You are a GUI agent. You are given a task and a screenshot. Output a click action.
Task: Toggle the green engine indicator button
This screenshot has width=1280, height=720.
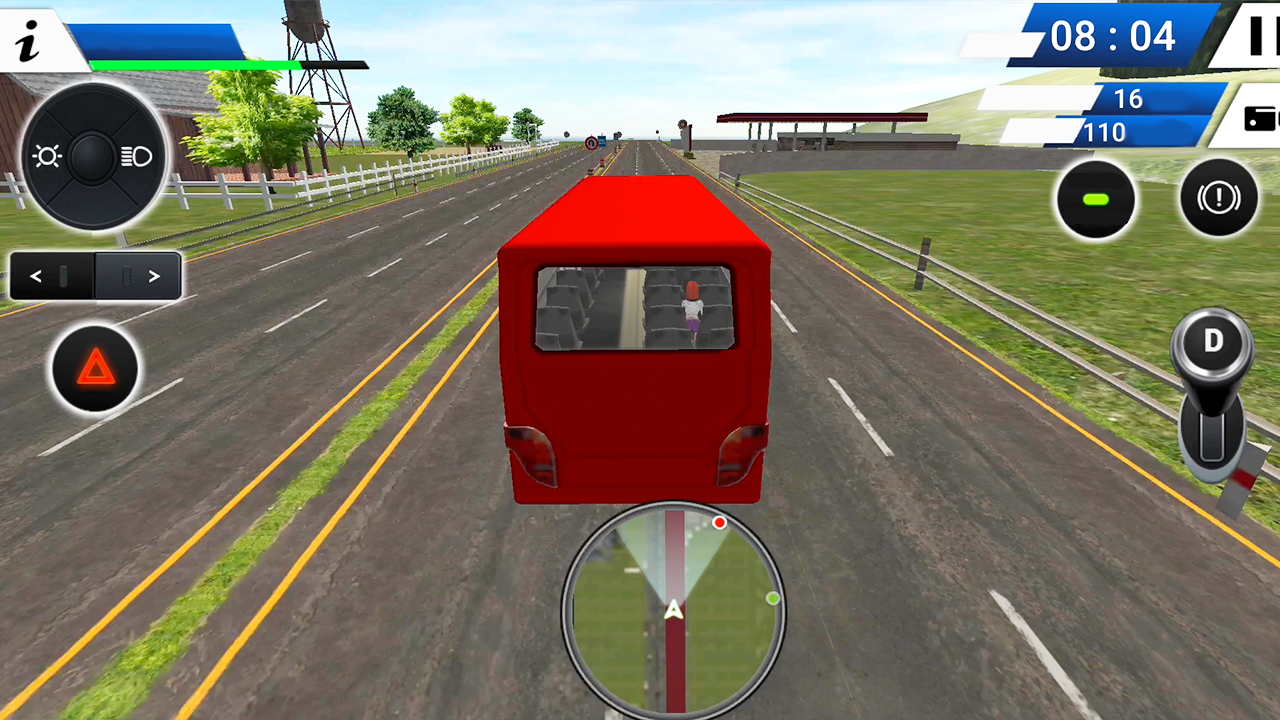click(1096, 199)
